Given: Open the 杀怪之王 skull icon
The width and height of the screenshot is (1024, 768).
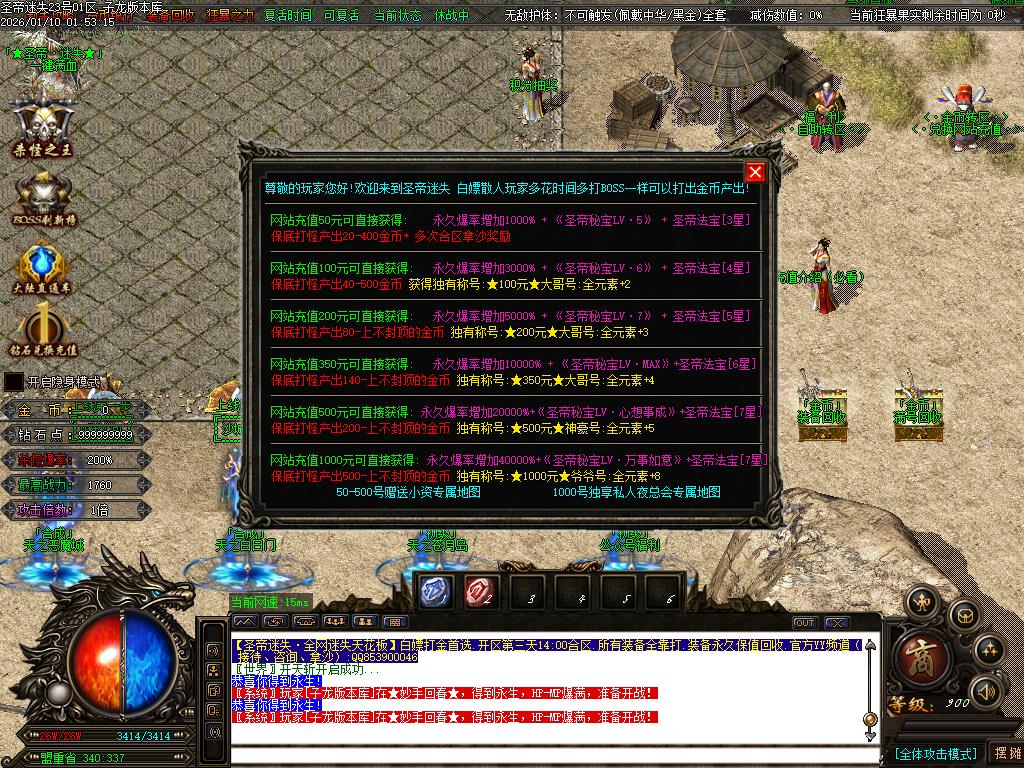Looking at the screenshot, I should (x=43, y=129).
